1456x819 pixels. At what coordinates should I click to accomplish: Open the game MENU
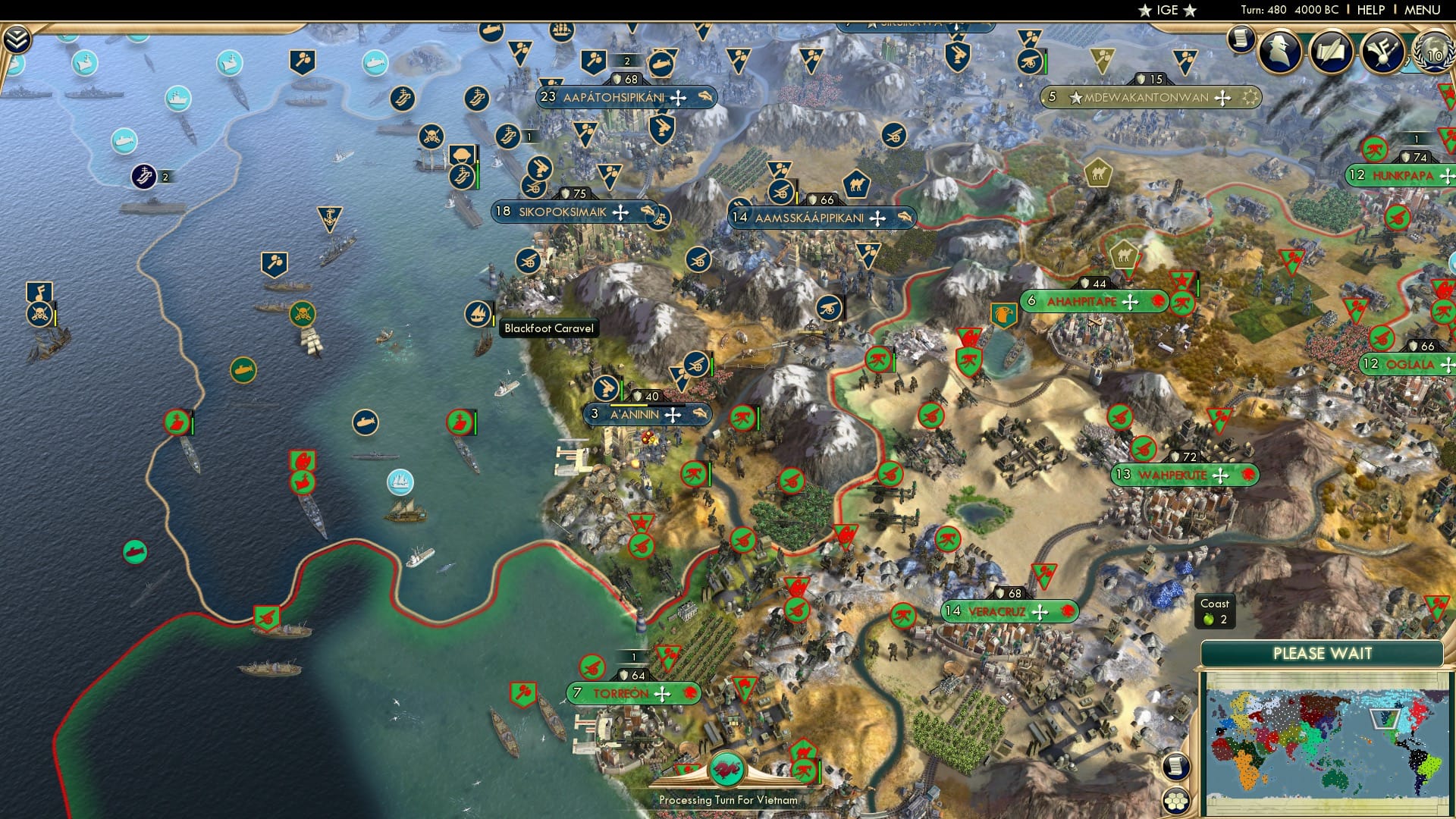coord(1424,10)
